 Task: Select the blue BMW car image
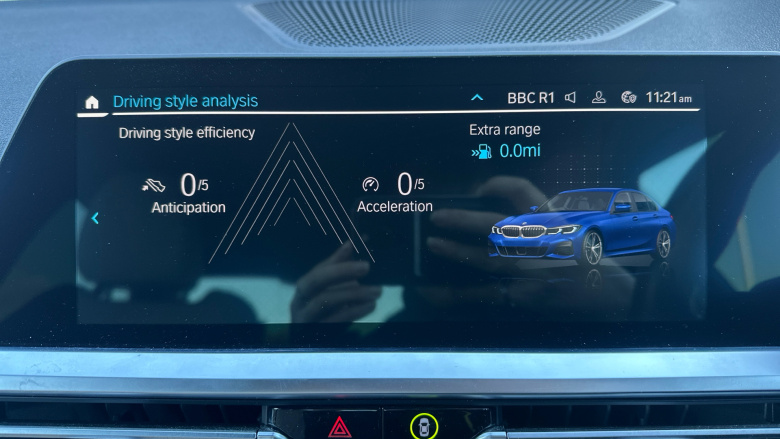pyautogui.click(x=581, y=226)
